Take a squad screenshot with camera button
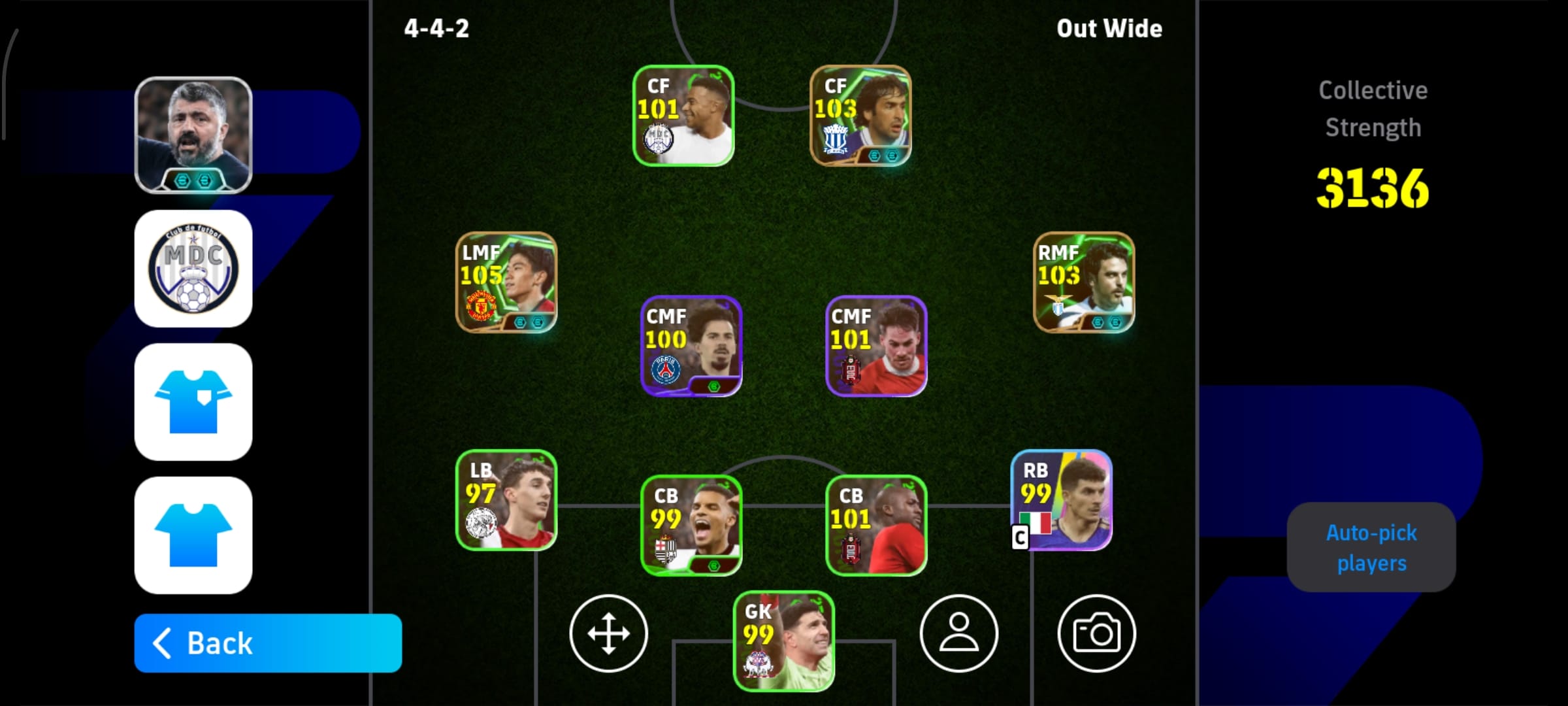This screenshot has width=1568, height=706. point(1096,633)
